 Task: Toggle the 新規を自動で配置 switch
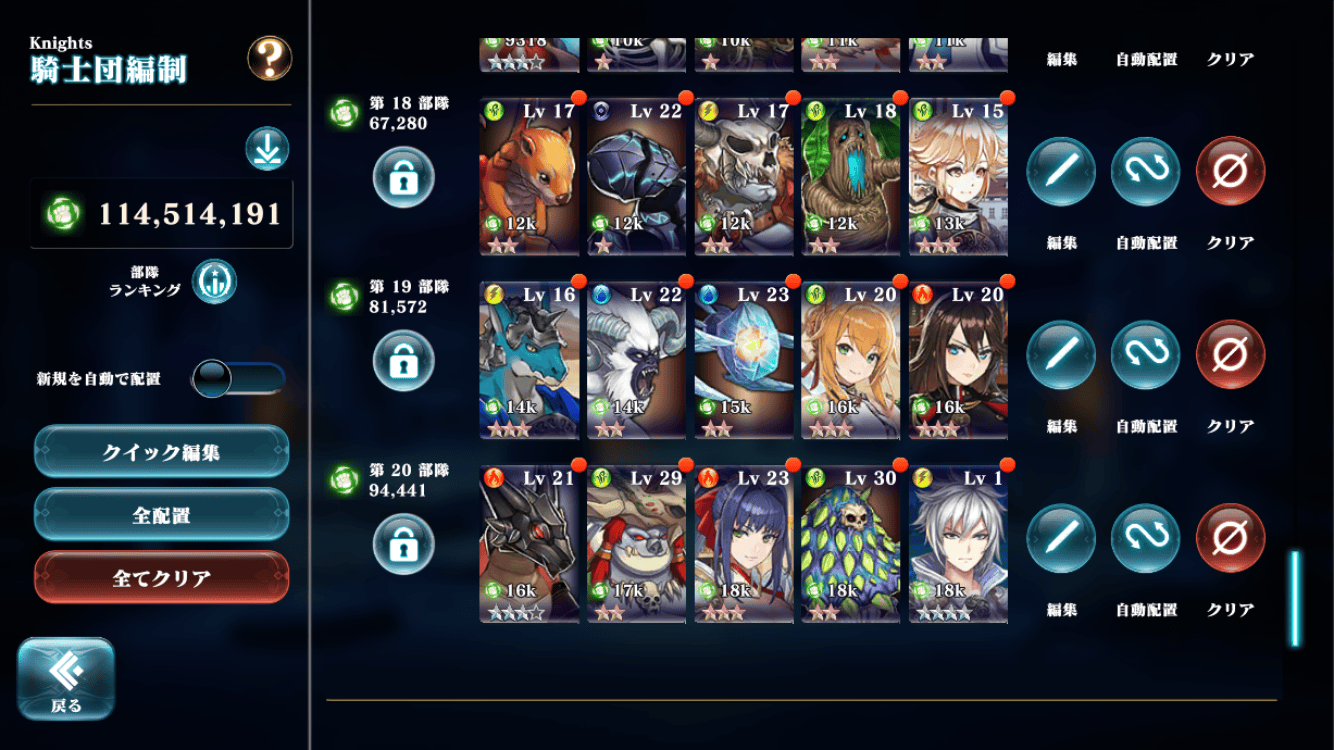coord(238,379)
